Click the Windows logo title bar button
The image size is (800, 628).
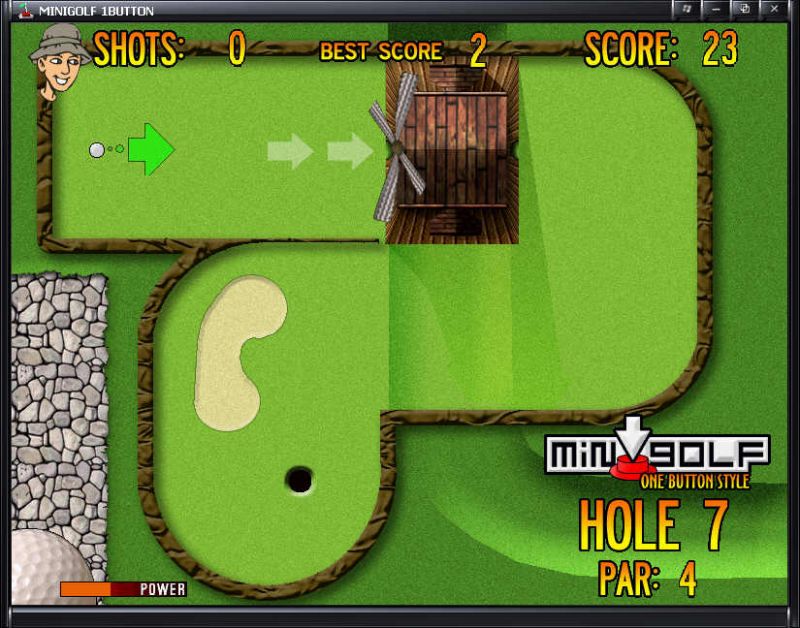click(687, 9)
